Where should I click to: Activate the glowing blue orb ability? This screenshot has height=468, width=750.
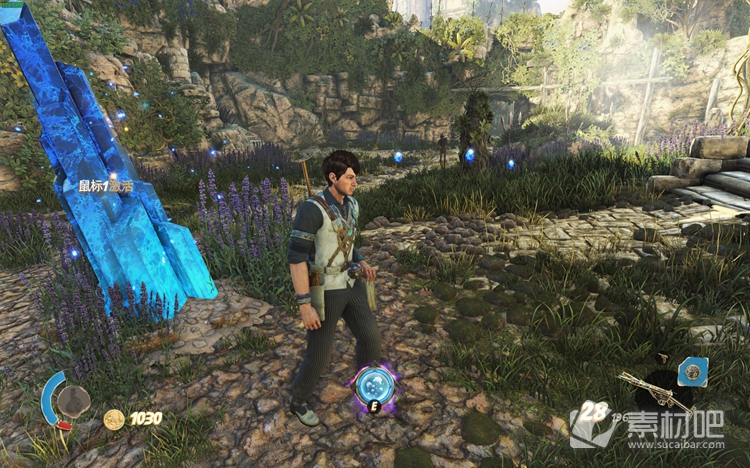pyautogui.click(x=375, y=385)
